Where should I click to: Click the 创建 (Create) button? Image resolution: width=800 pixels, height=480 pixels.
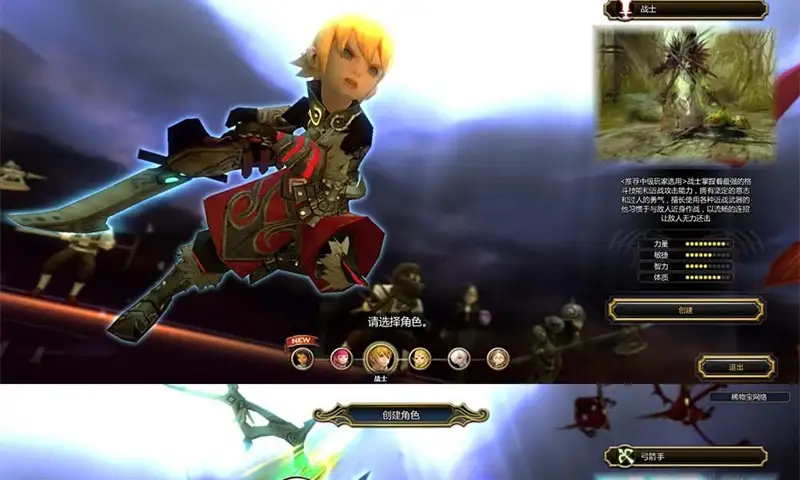click(x=686, y=310)
